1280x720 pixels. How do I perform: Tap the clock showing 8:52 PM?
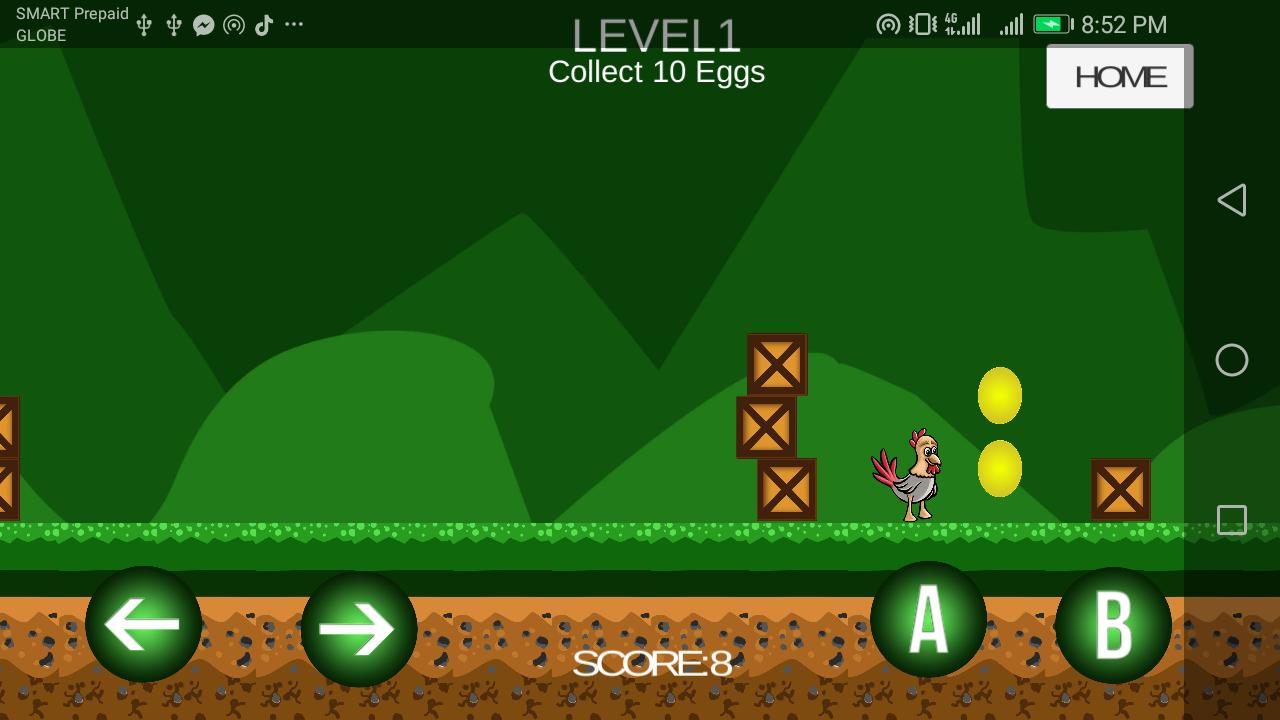coord(1122,23)
